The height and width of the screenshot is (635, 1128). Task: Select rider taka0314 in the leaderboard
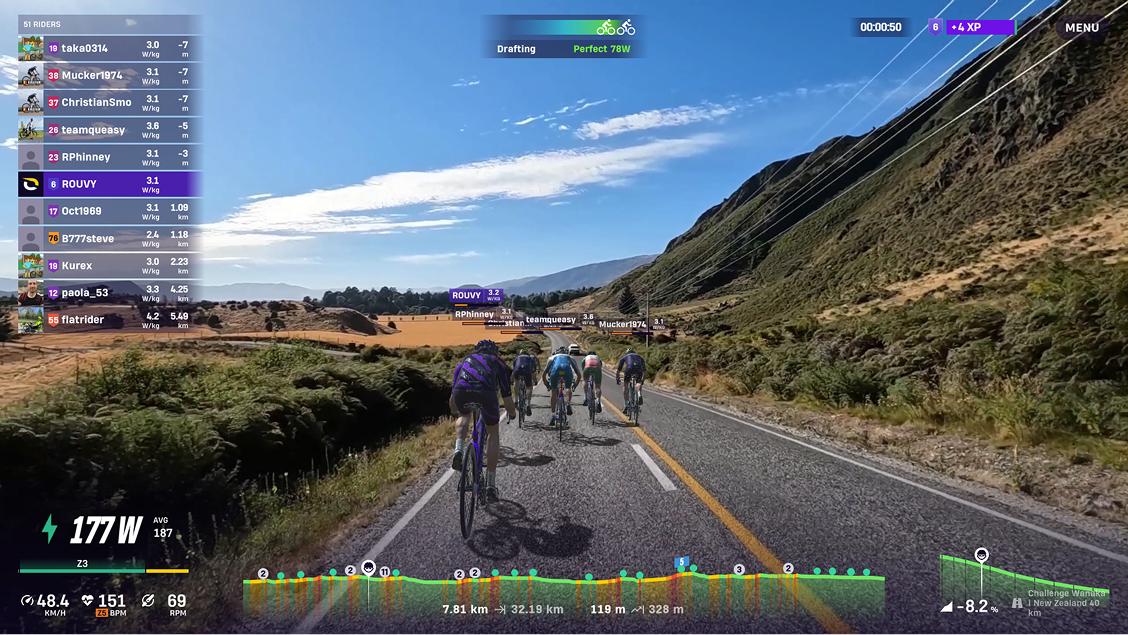click(110, 48)
